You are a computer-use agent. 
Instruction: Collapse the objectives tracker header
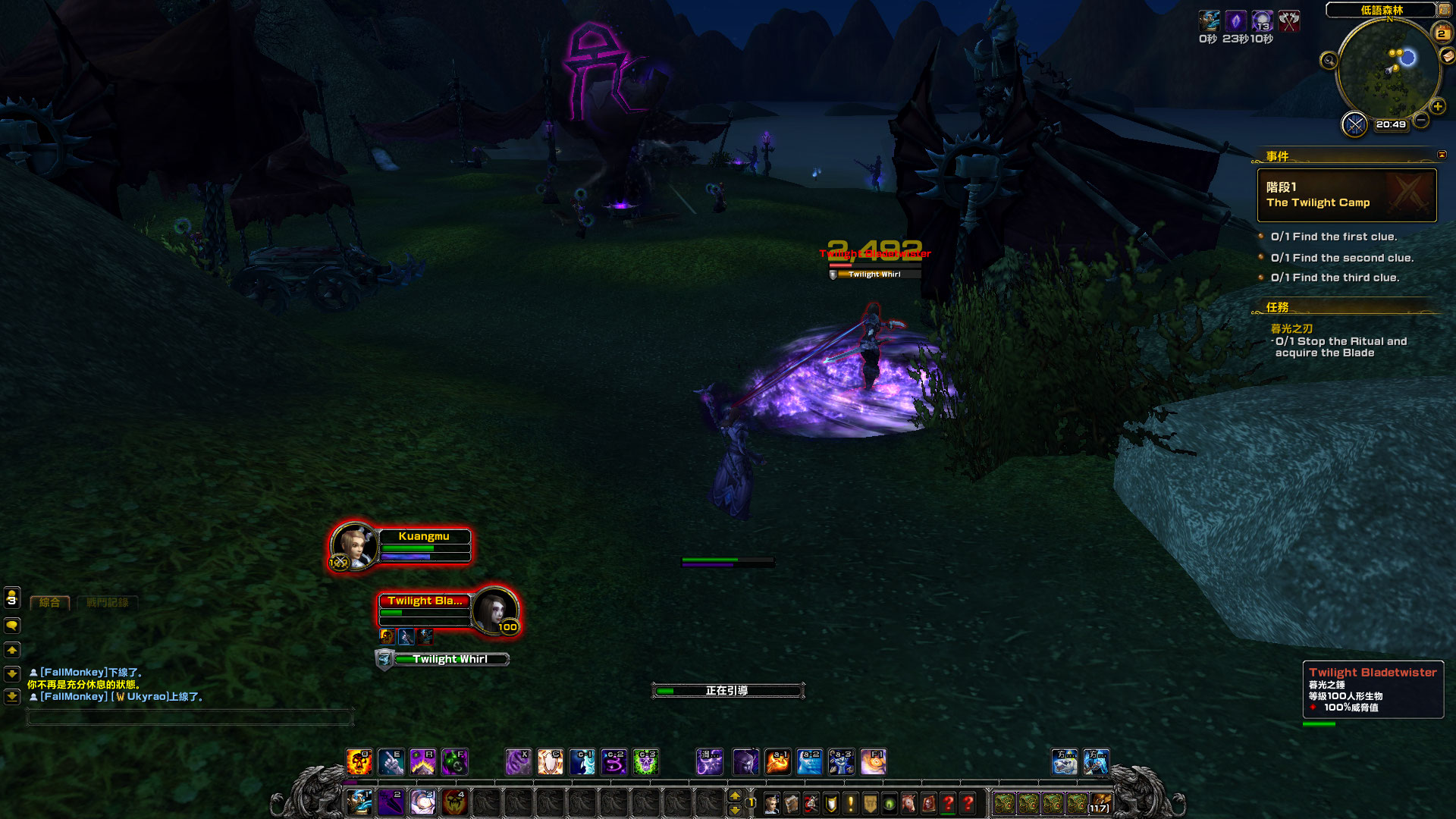[1442, 155]
